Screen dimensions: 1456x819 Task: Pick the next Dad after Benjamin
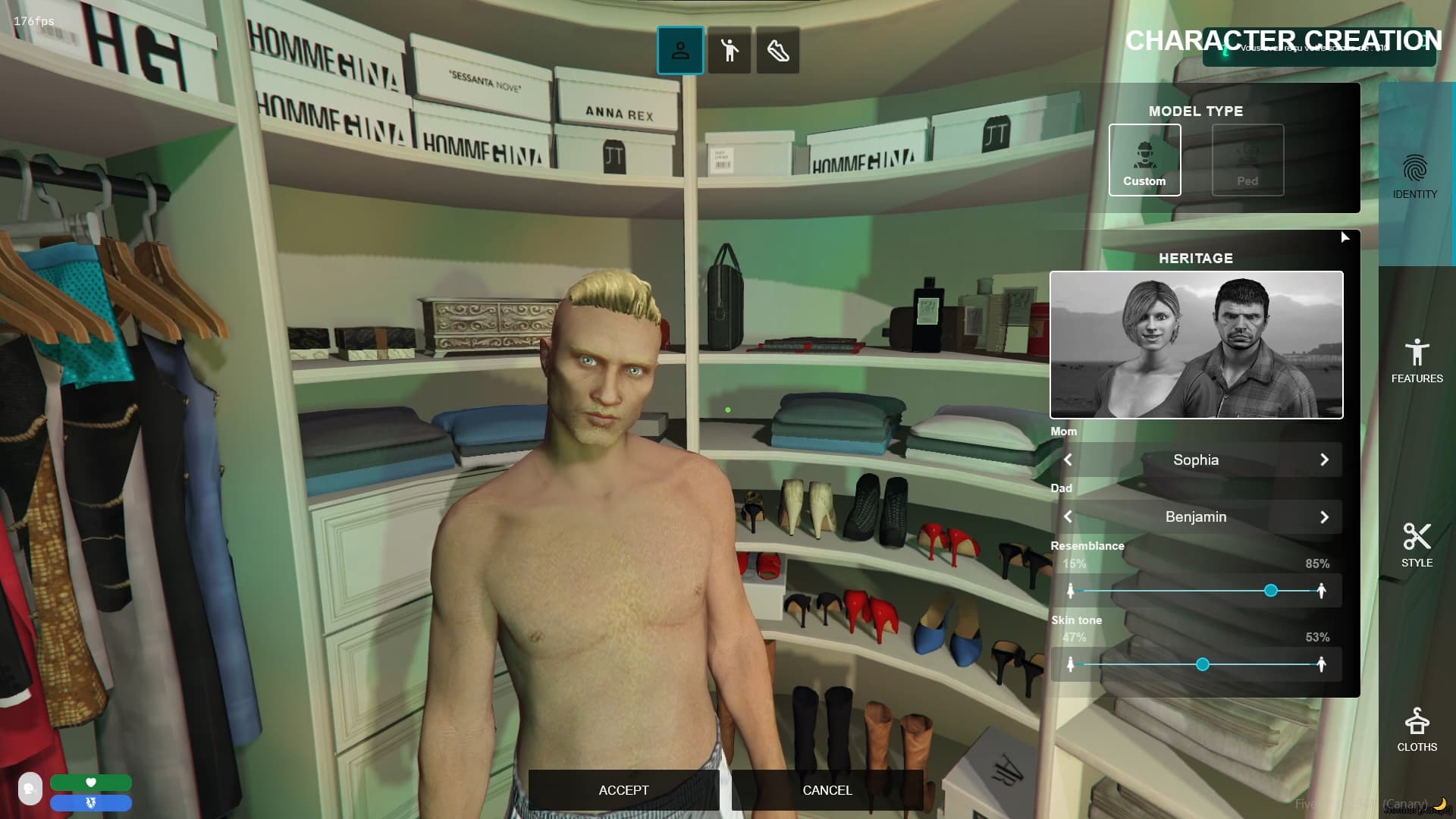tap(1324, 517)
